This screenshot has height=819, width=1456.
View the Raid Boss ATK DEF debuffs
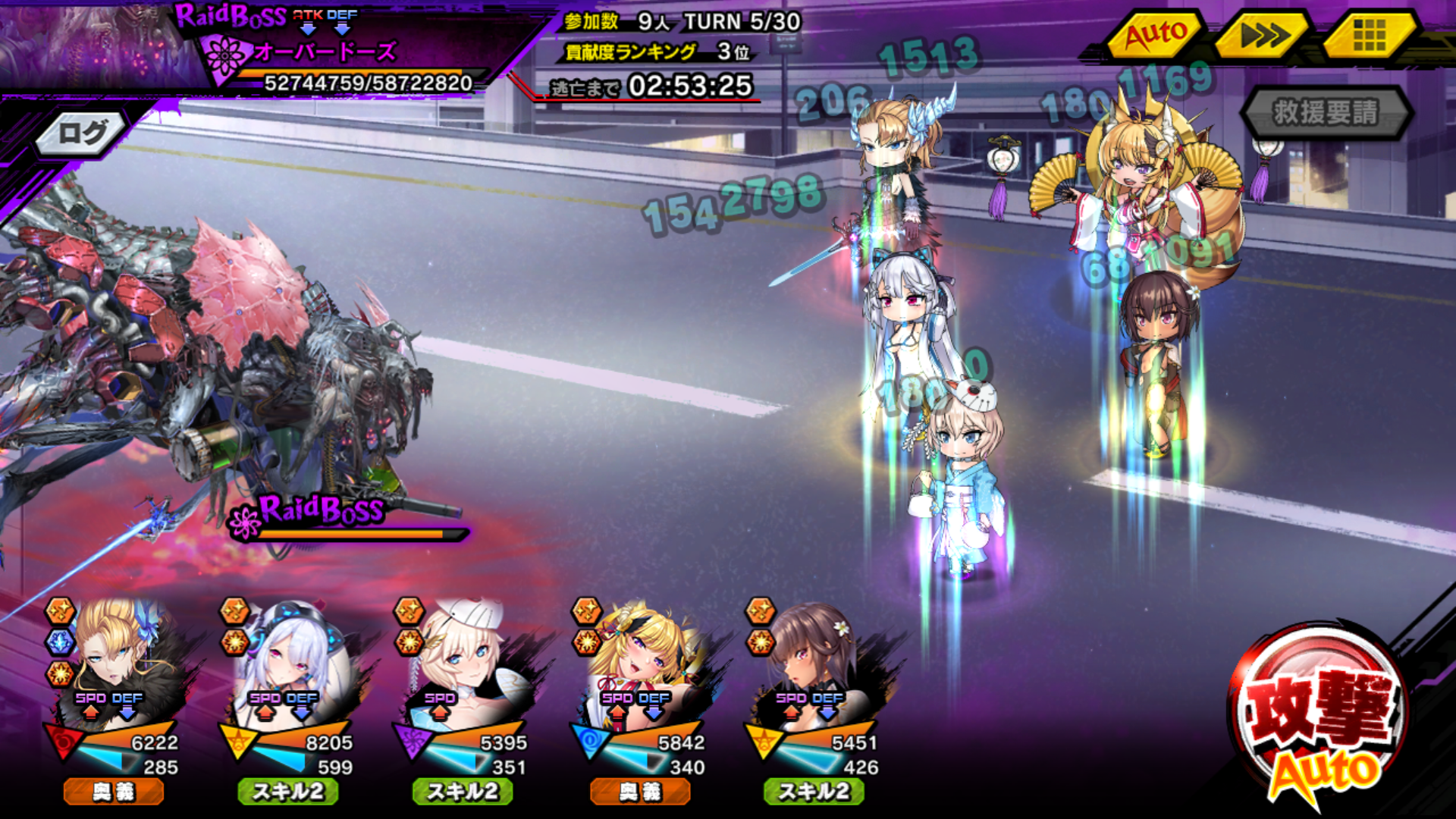point(325,22)
